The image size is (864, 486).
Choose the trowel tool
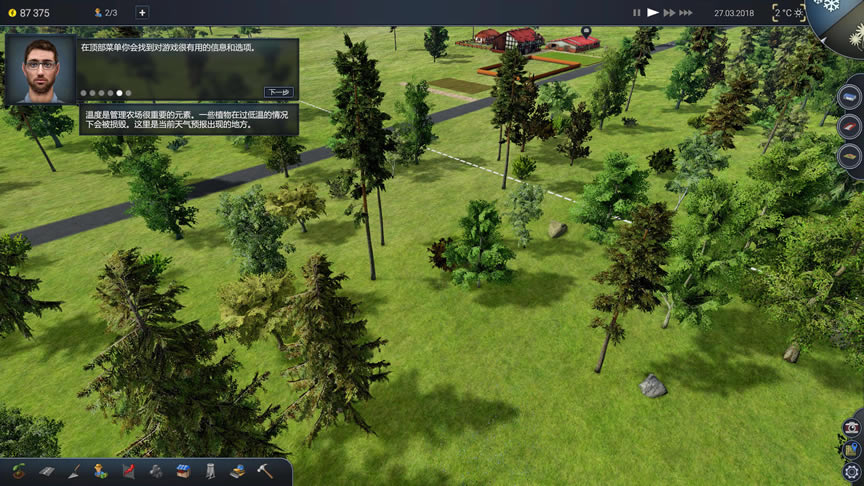(x=74, y=471)
